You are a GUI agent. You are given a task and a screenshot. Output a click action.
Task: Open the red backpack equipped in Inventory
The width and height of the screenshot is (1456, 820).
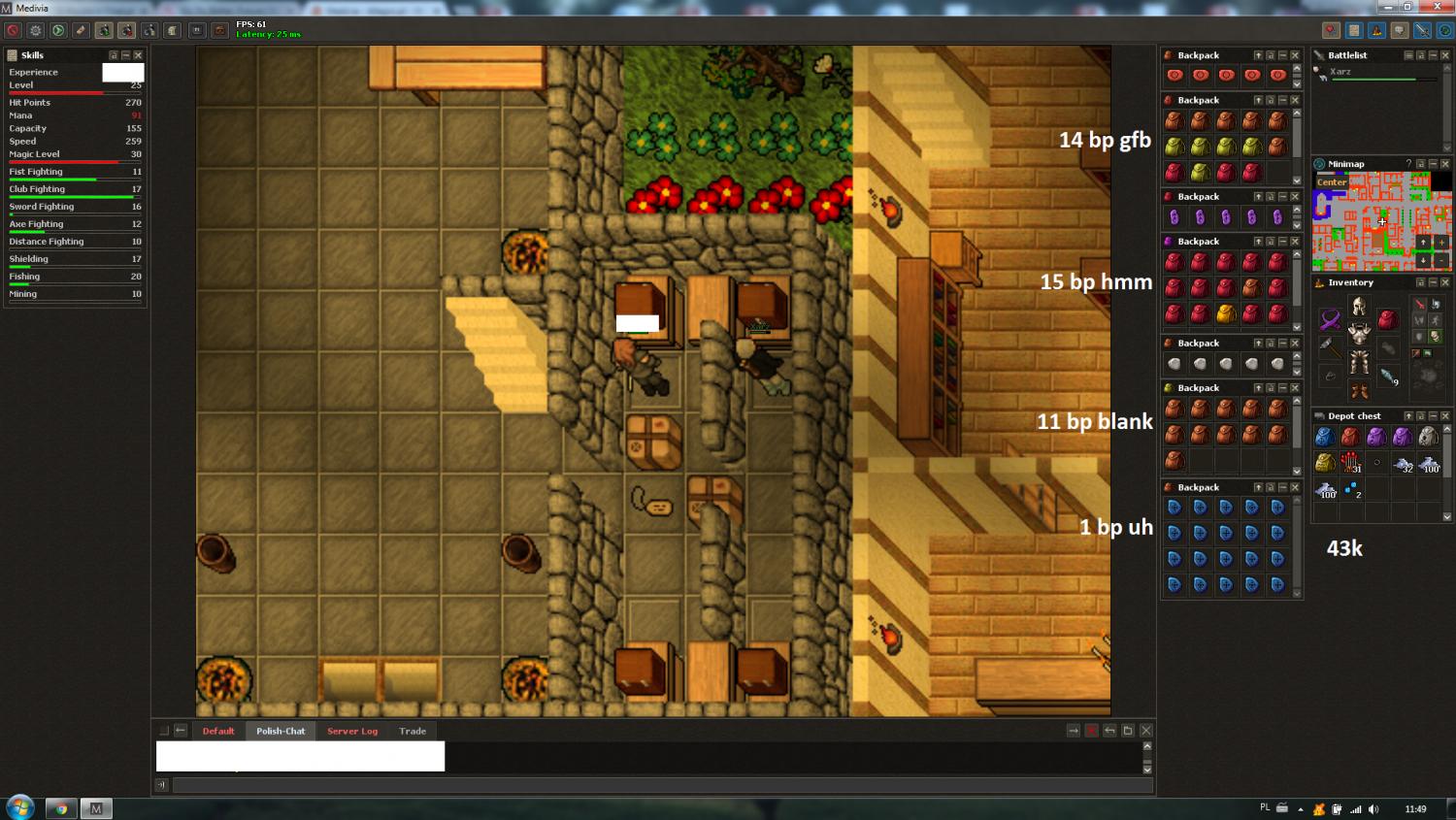1388,319
